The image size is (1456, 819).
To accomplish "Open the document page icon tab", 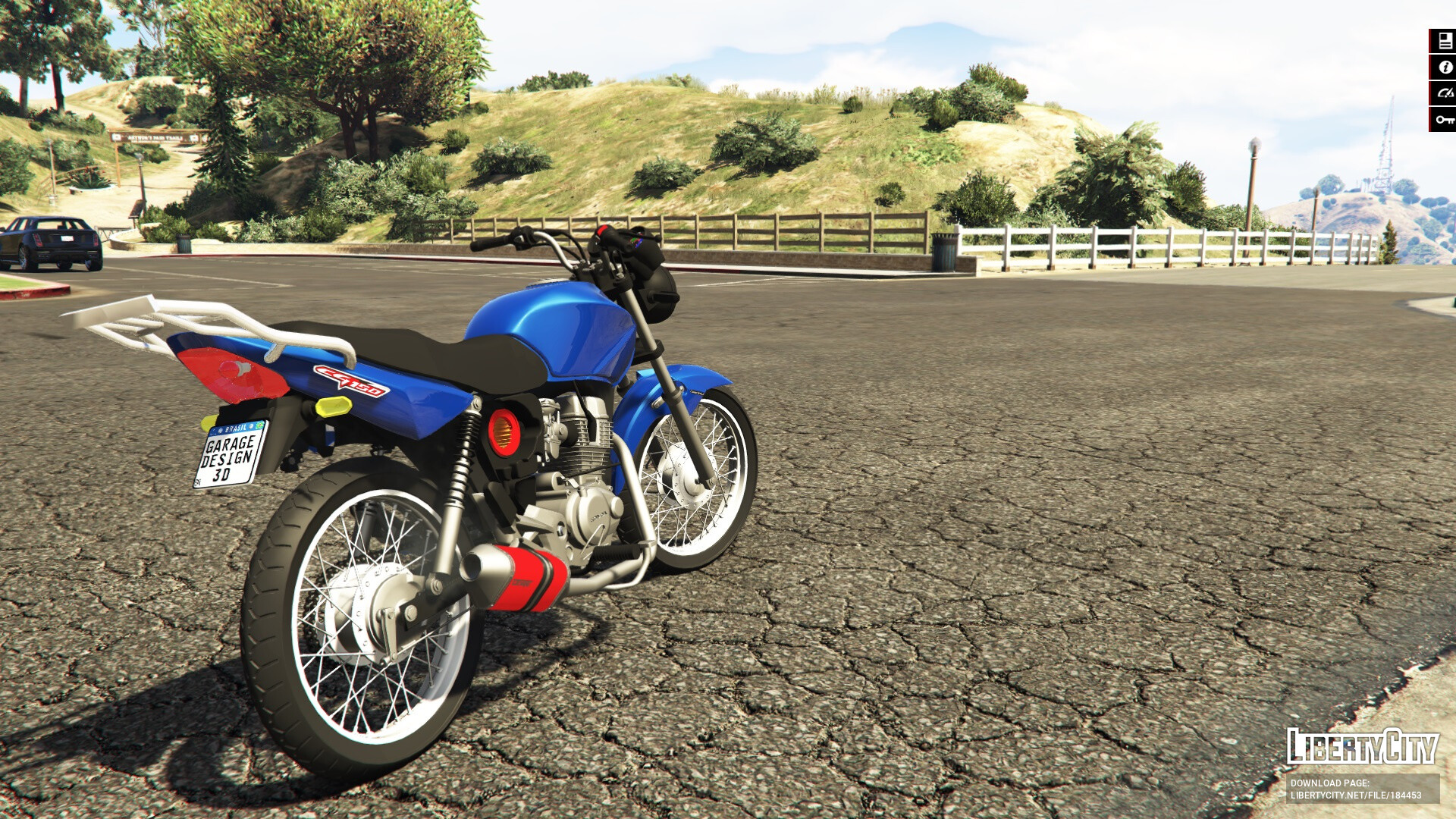I will (1444, 42).
